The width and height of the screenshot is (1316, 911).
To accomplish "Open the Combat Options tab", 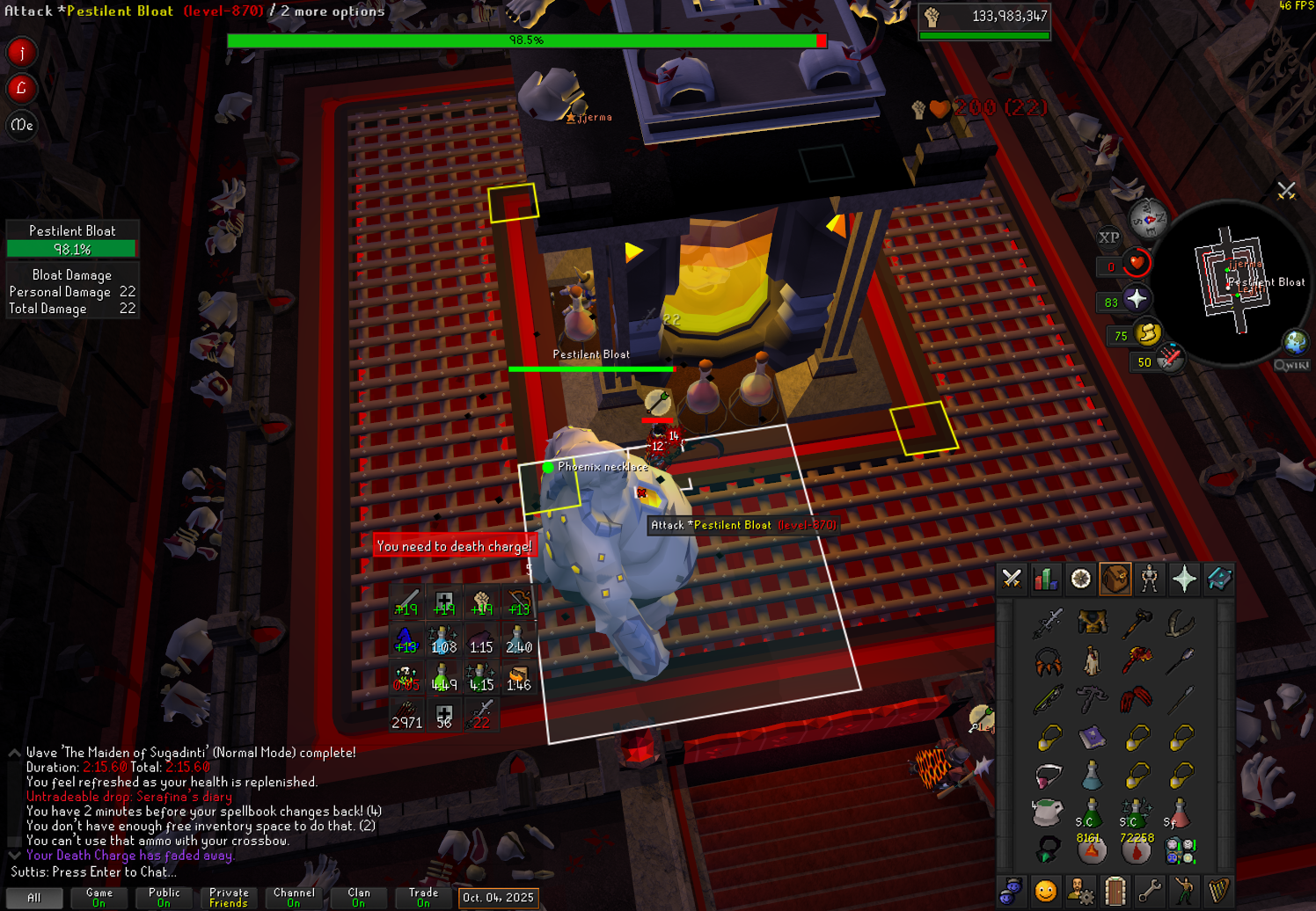I will click(1012, 579).
